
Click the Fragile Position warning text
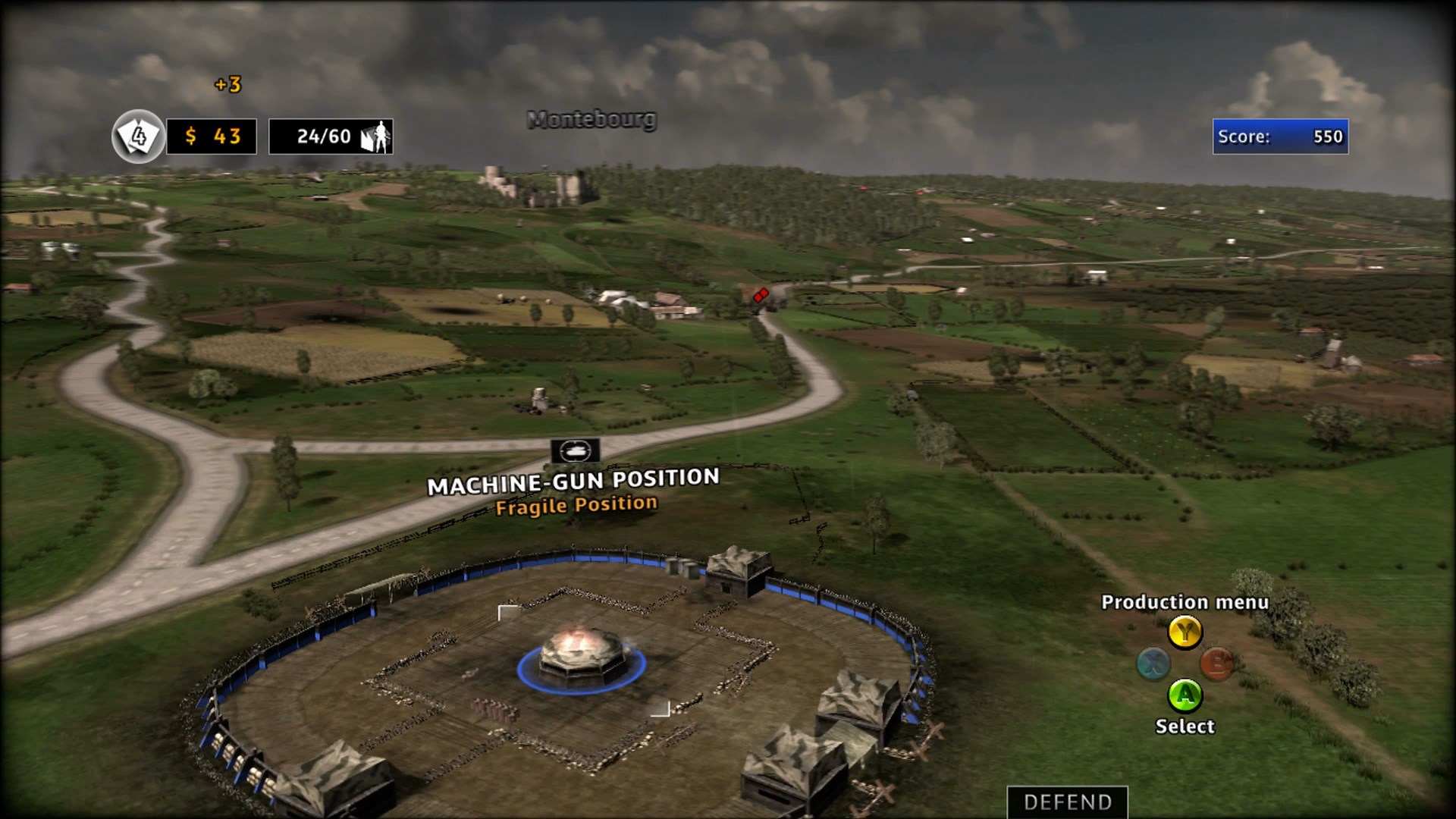pos(577,504)
